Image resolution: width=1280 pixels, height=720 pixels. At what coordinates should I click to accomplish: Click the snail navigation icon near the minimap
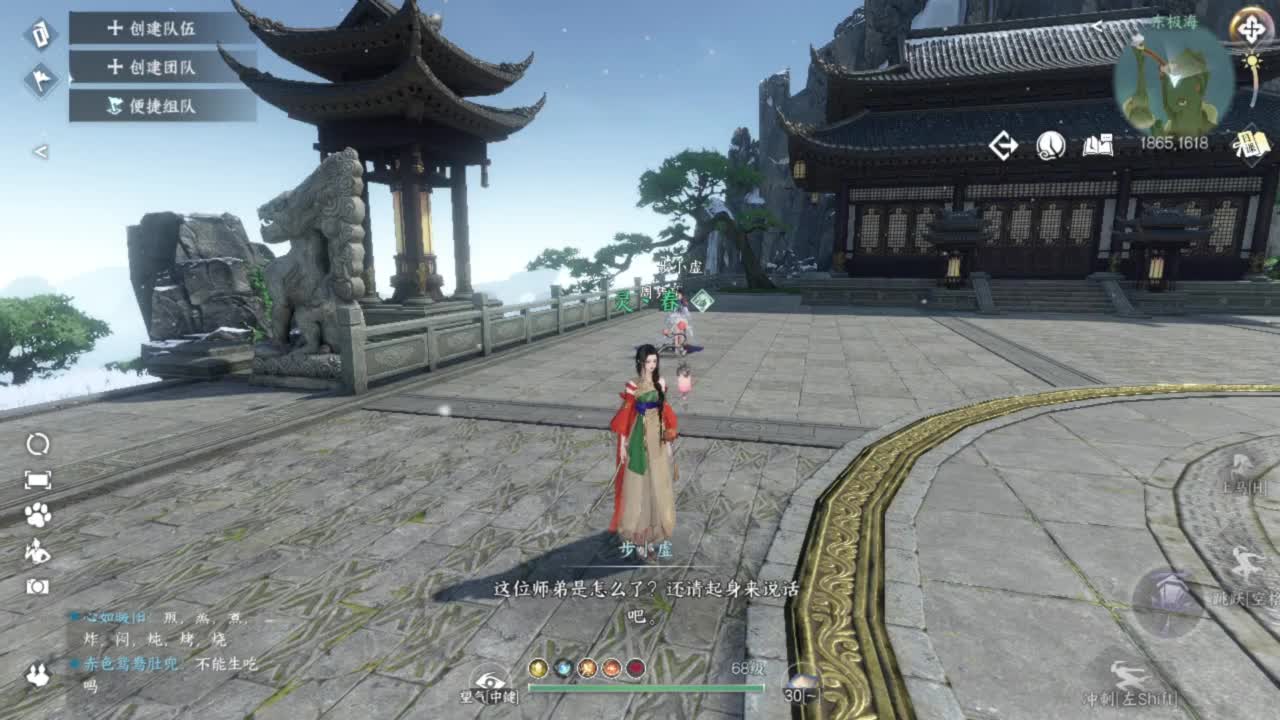tap(1050, 145)
